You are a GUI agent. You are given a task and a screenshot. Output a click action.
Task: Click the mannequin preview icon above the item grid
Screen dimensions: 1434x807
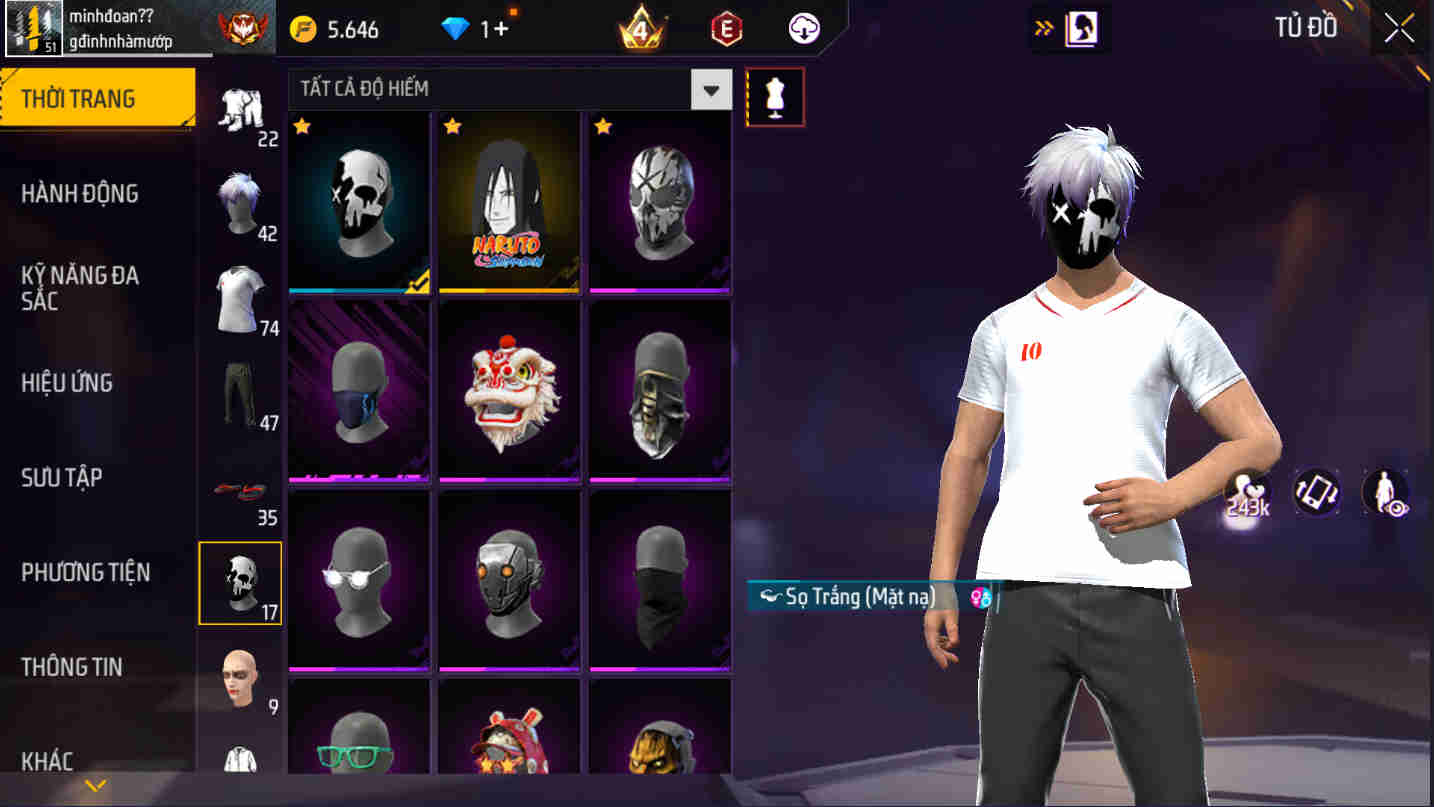(776, 96)
